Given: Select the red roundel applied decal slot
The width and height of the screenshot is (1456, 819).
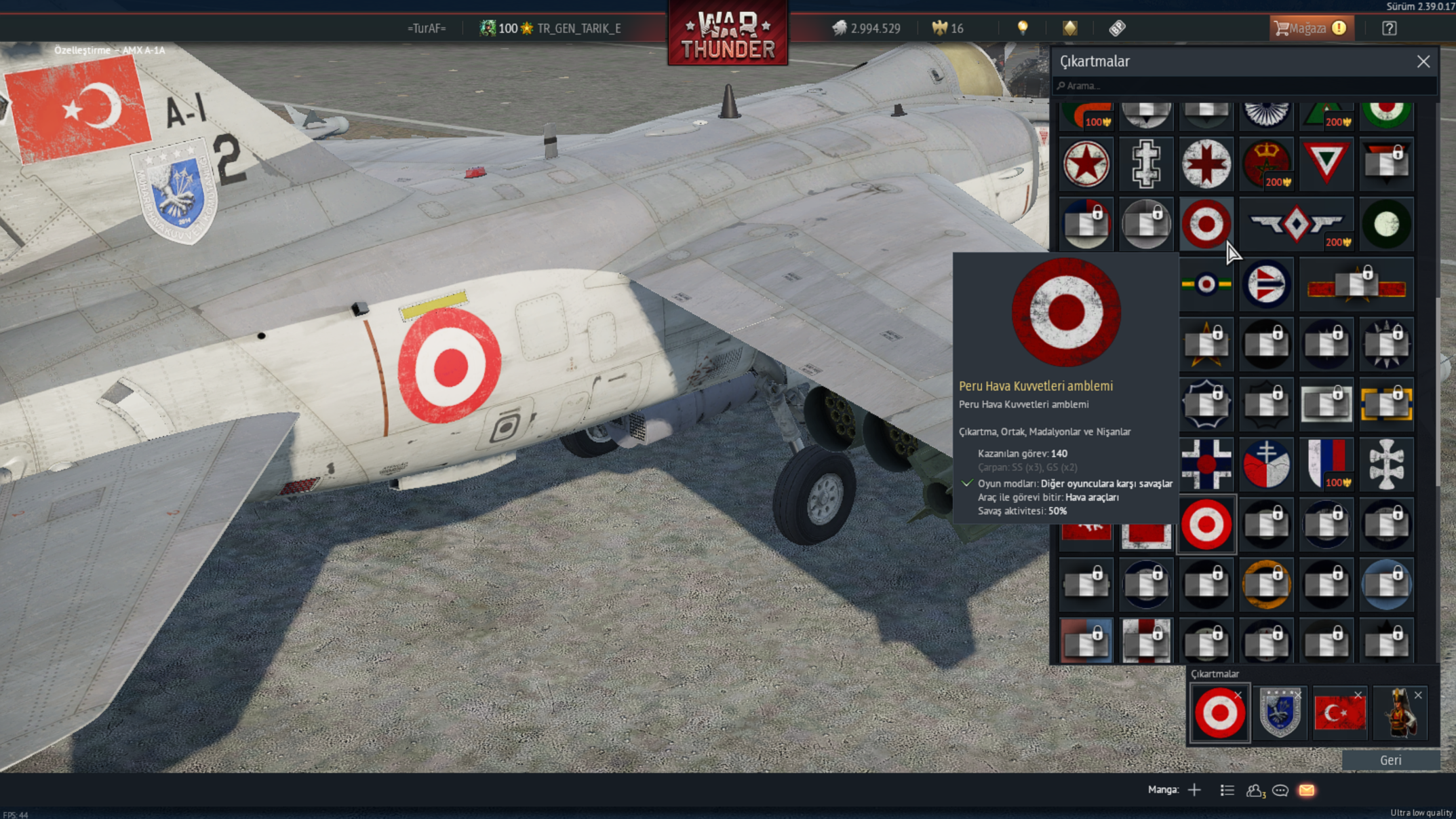Looking at the screenshot, I should point(1219,713).
